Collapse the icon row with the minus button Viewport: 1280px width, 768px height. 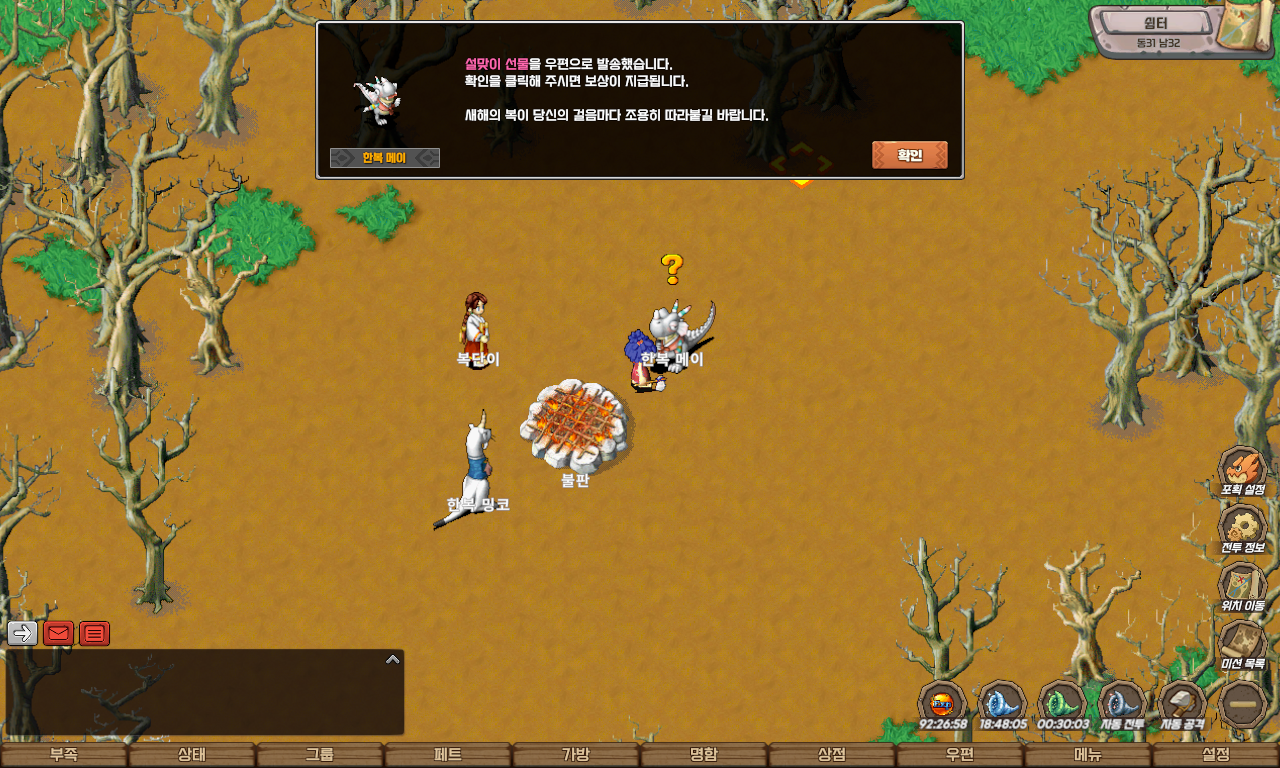point(1243,704)
